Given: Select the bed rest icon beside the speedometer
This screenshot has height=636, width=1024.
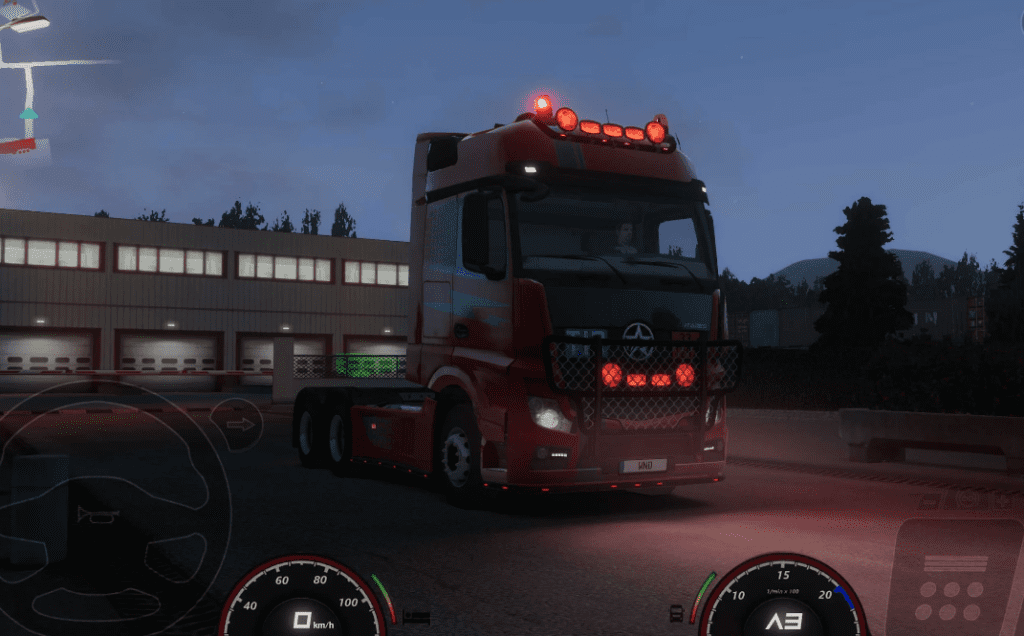Looking at the screenshot, I should click(415, 617).
